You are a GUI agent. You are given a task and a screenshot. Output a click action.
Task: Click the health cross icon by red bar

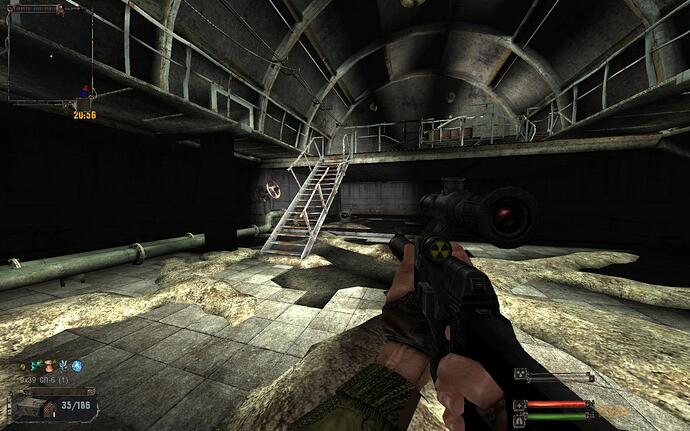click(520, 404)
